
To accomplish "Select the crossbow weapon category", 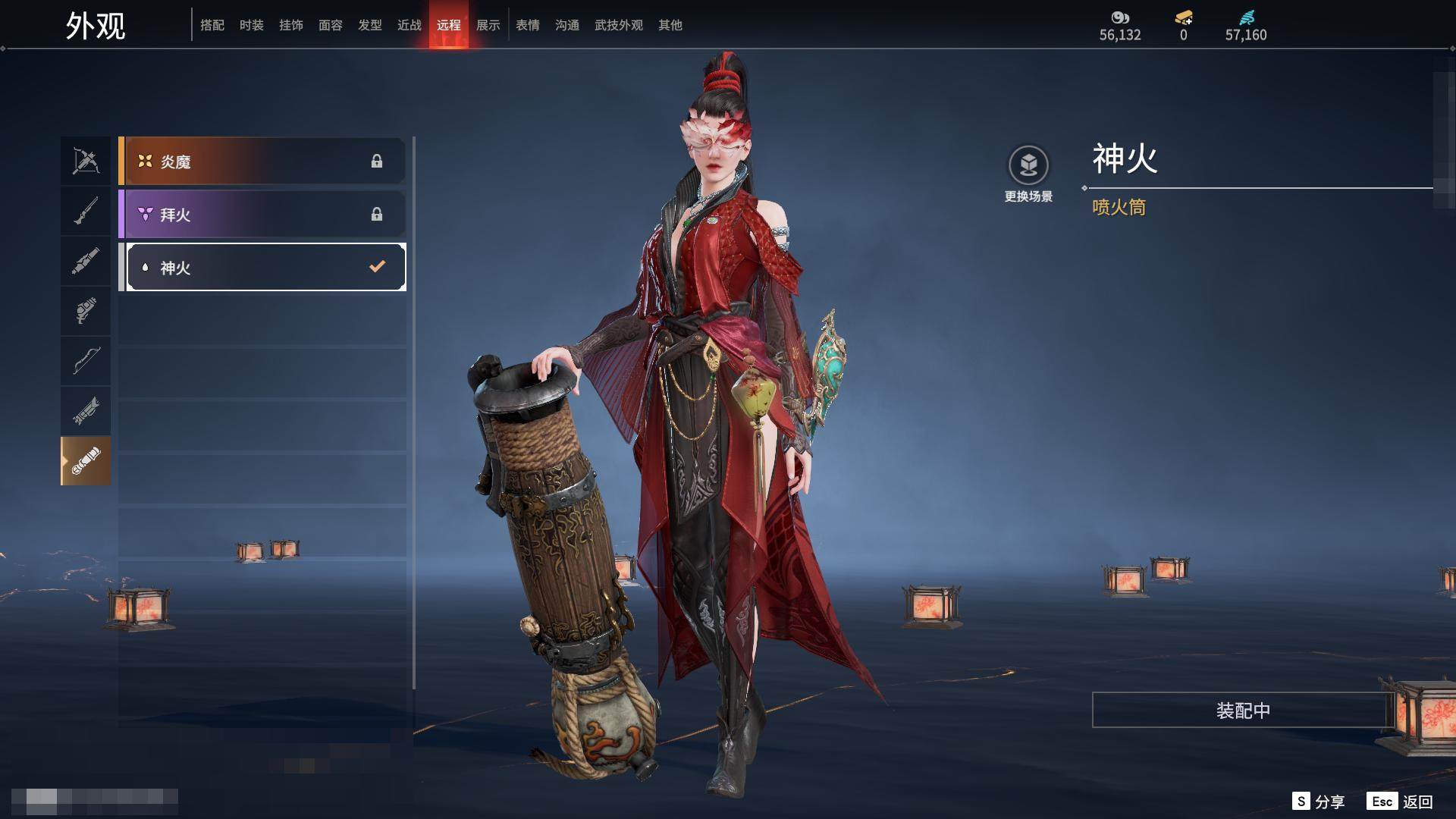I will pos(86,161).
